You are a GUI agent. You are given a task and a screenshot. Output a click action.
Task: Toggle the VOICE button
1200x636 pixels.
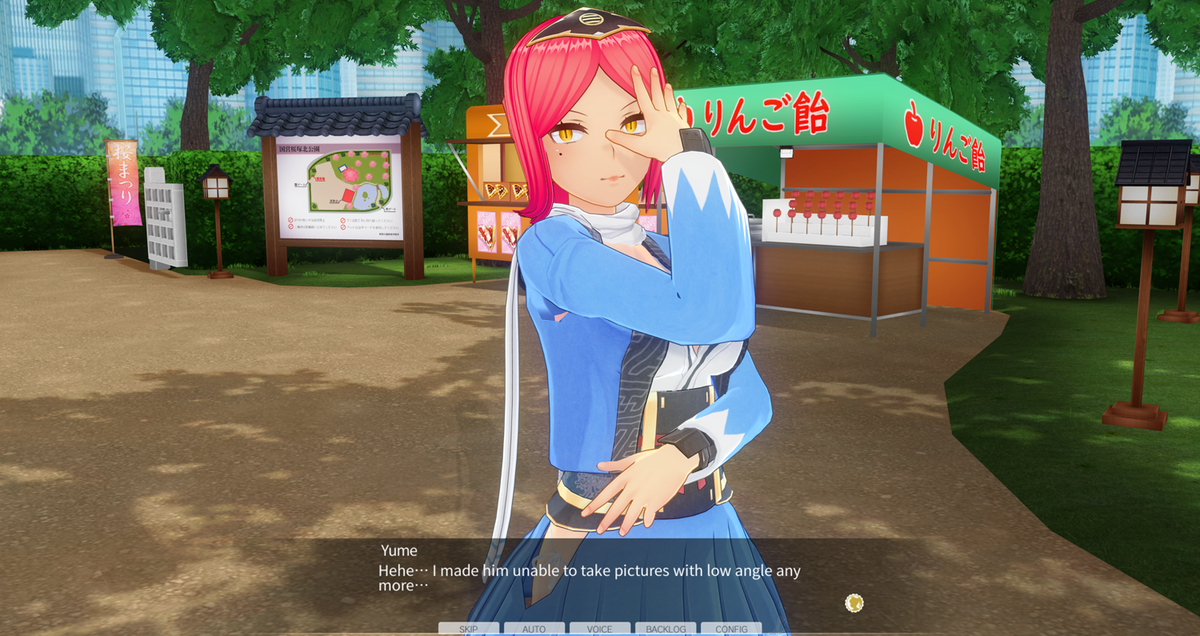coord(600,629)
